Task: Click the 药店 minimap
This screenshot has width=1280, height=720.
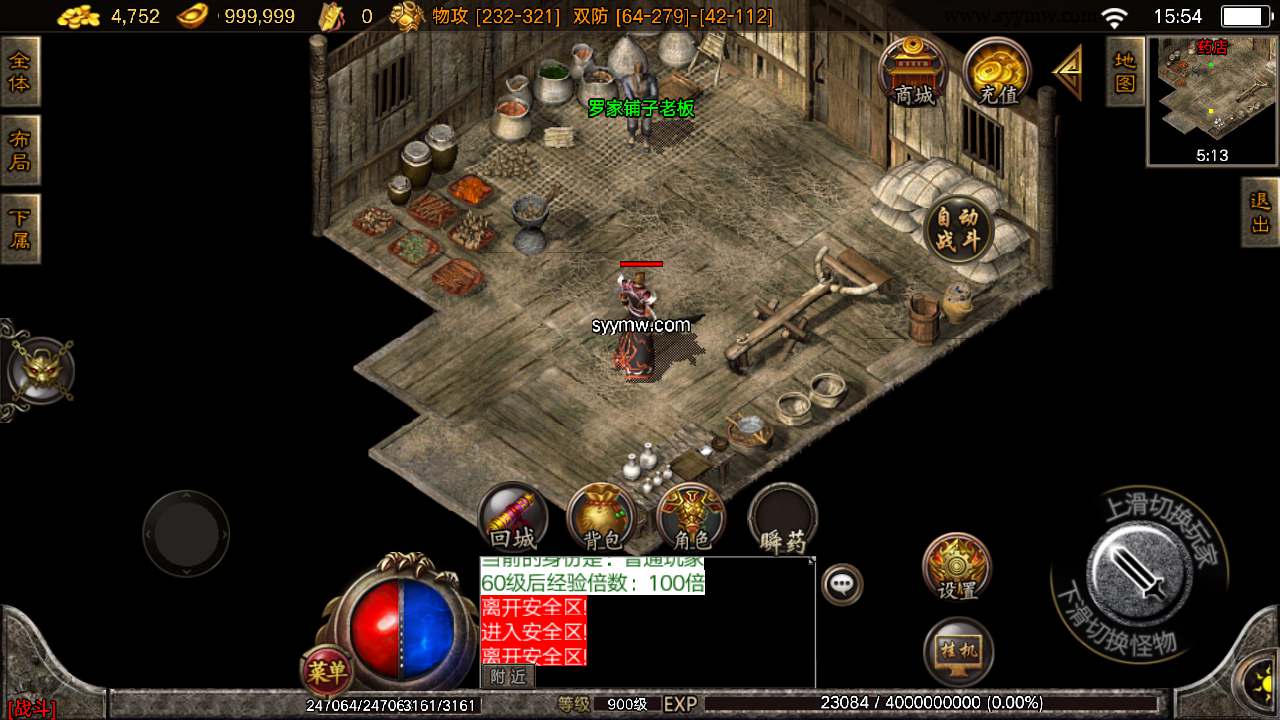Action: [x=1212, y=100]
